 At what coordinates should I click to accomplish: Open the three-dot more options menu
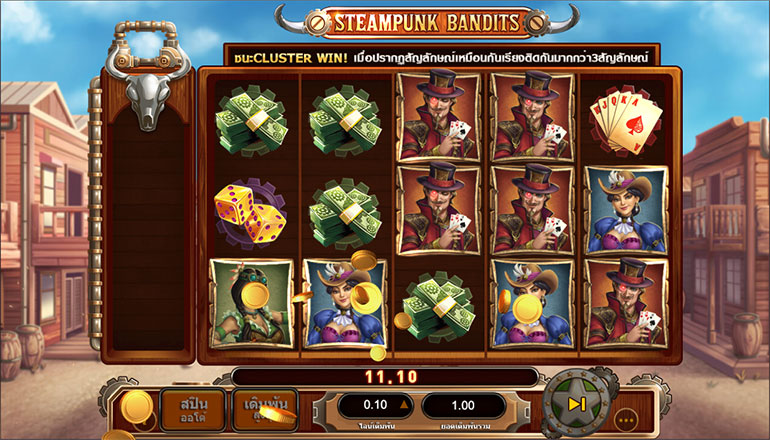click(626, 418)
